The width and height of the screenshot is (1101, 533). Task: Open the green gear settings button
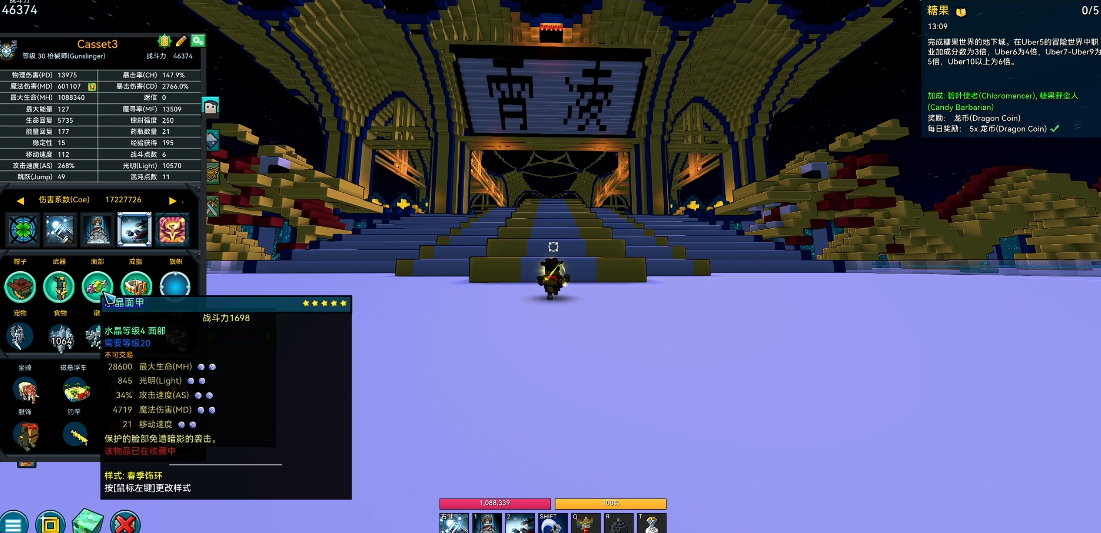[198, 41]
